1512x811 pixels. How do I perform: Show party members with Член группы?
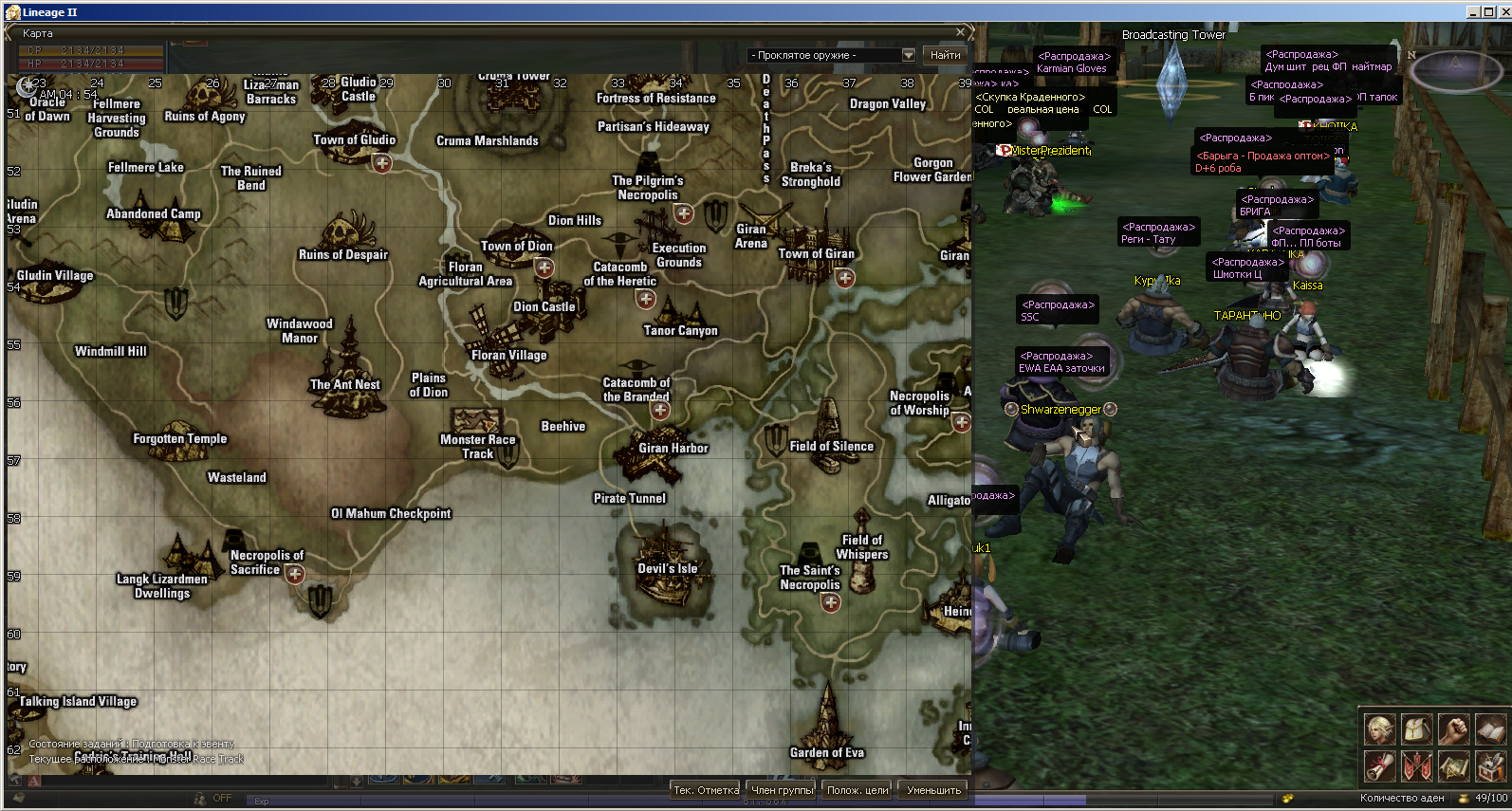(783, 790)
